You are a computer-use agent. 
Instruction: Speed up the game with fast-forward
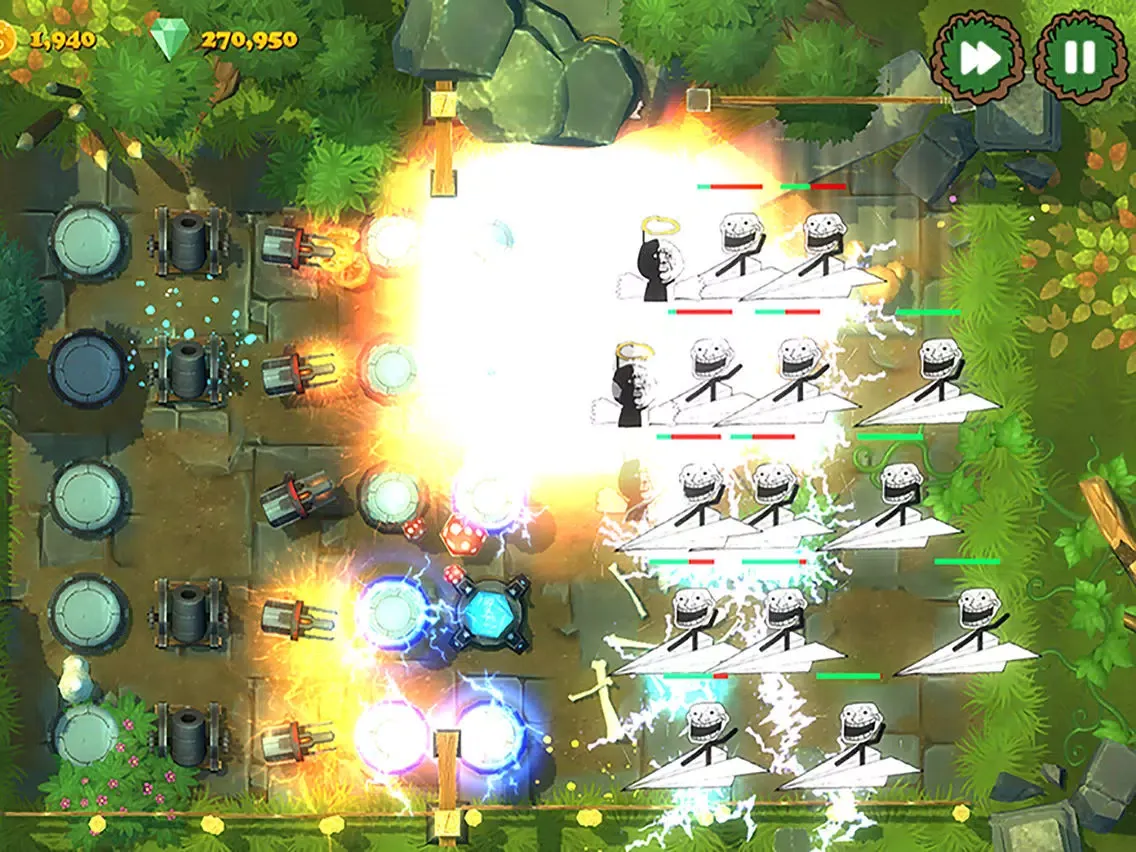pyautogui.click(x=977, y=57)
